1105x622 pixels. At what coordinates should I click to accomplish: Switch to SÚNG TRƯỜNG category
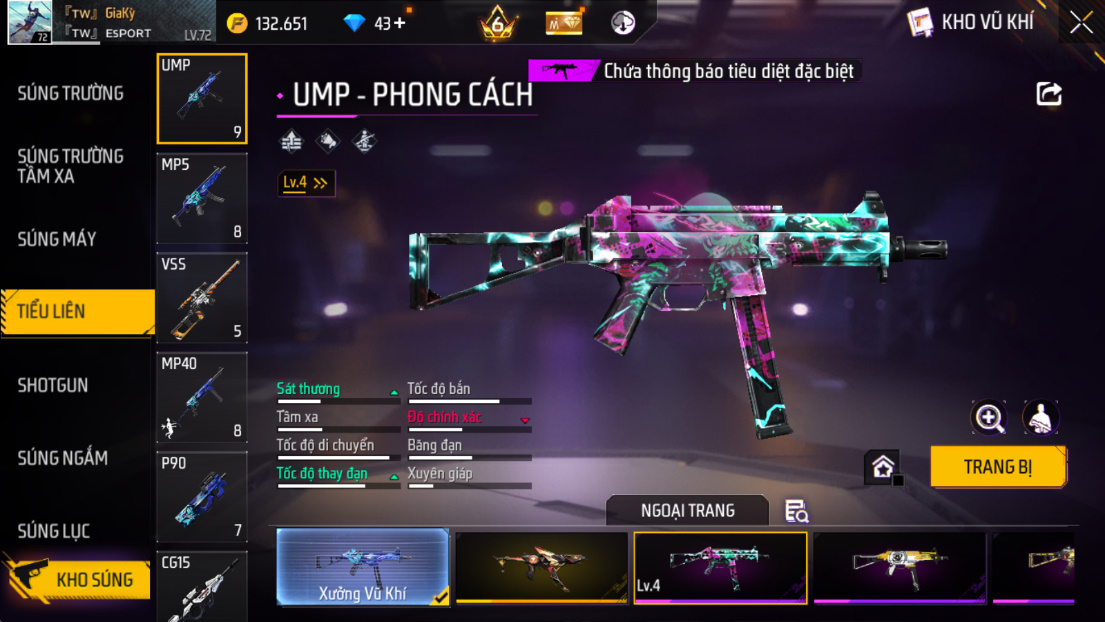tap(71, 94)
